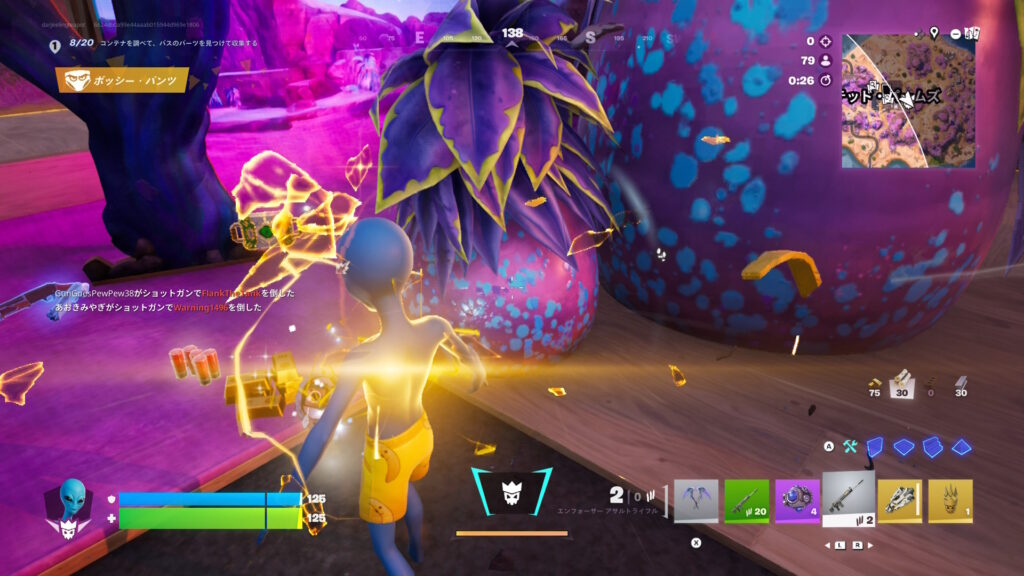Click the map pin marker icon above minimap

pos(934,33)
